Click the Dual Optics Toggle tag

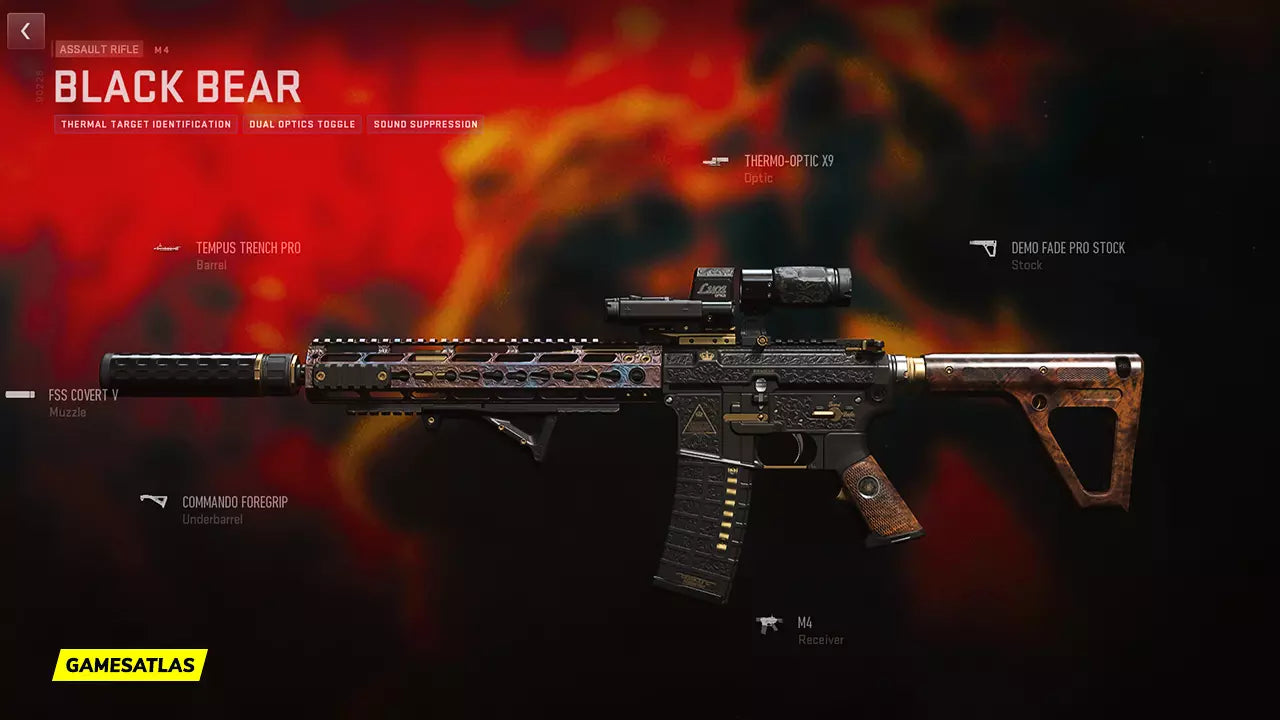(302, 125)
